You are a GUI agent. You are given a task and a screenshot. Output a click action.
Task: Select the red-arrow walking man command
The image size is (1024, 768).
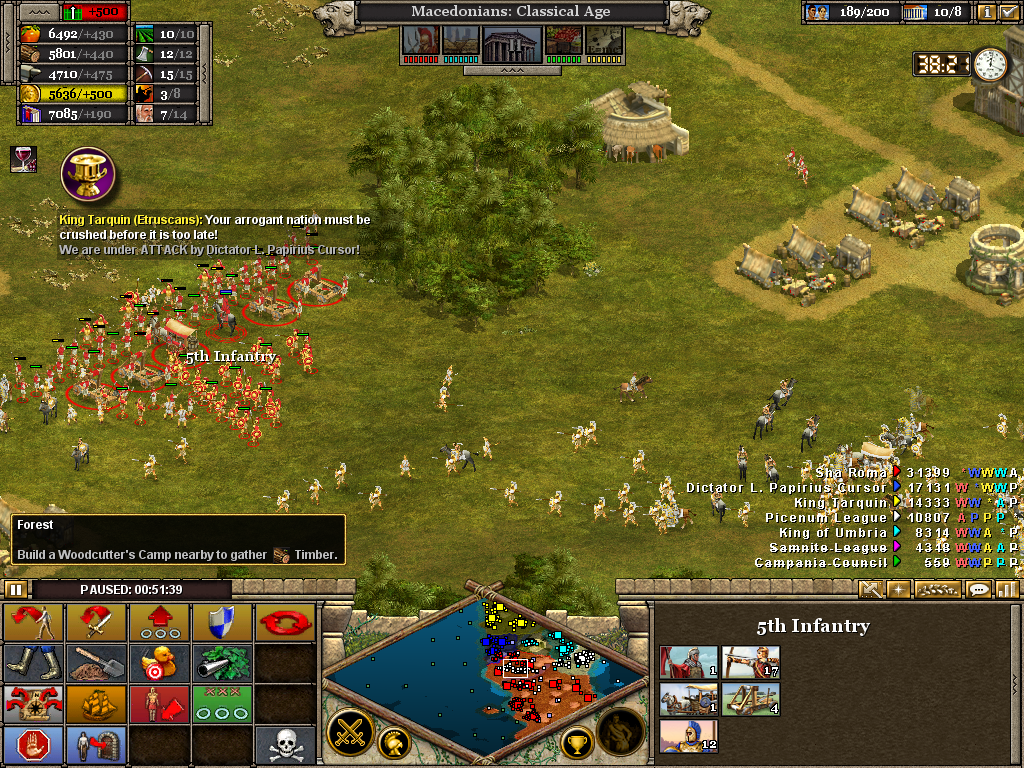point(34,622)
